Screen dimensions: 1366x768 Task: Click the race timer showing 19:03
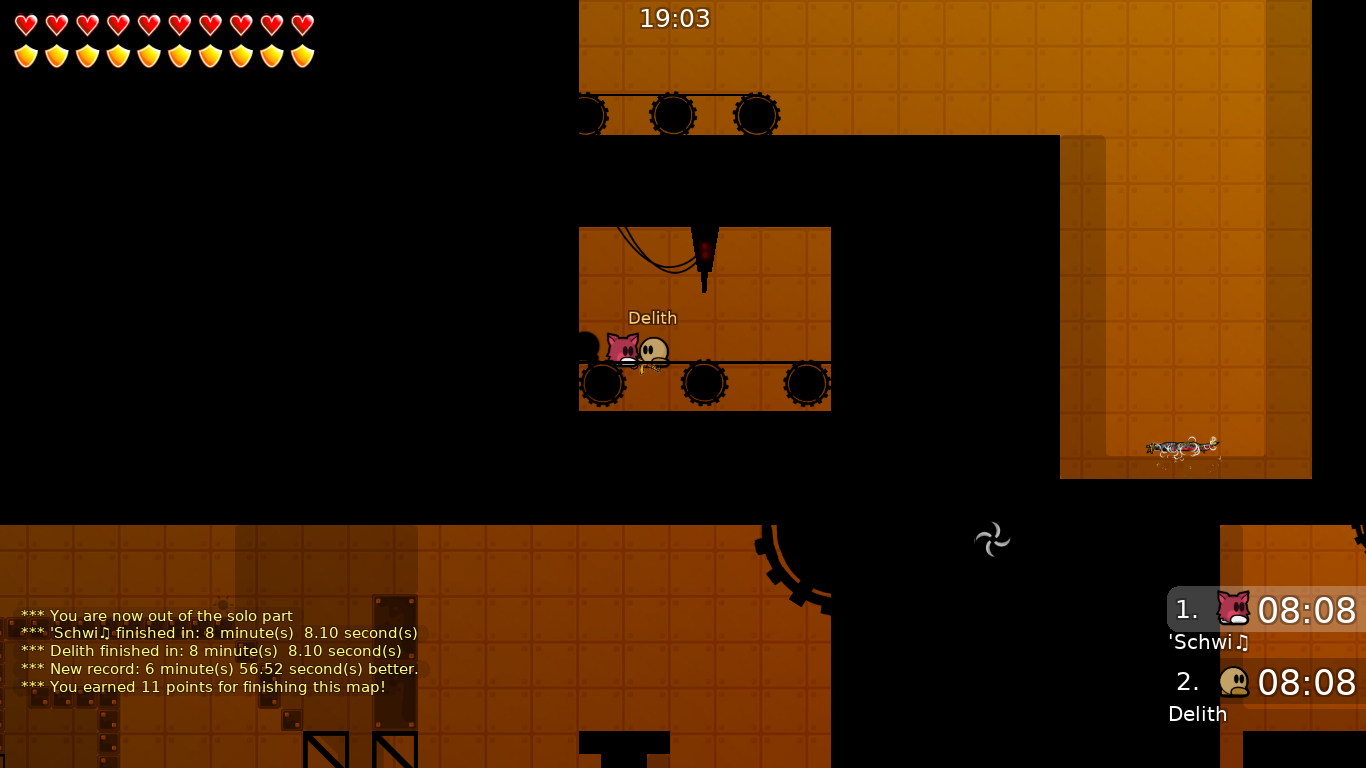675,18
